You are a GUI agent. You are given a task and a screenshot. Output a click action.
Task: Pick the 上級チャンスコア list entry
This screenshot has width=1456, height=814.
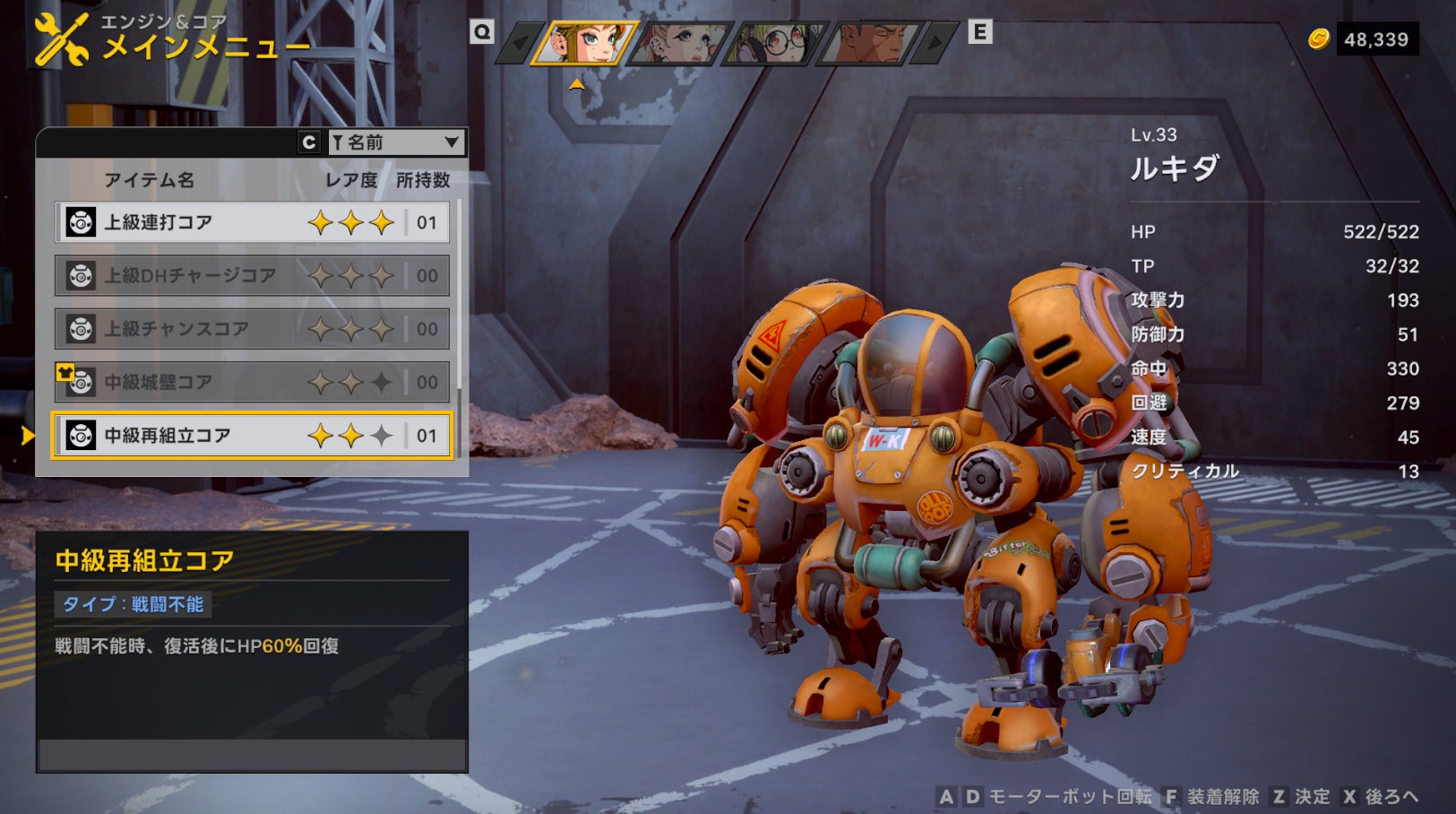point(252,329)
